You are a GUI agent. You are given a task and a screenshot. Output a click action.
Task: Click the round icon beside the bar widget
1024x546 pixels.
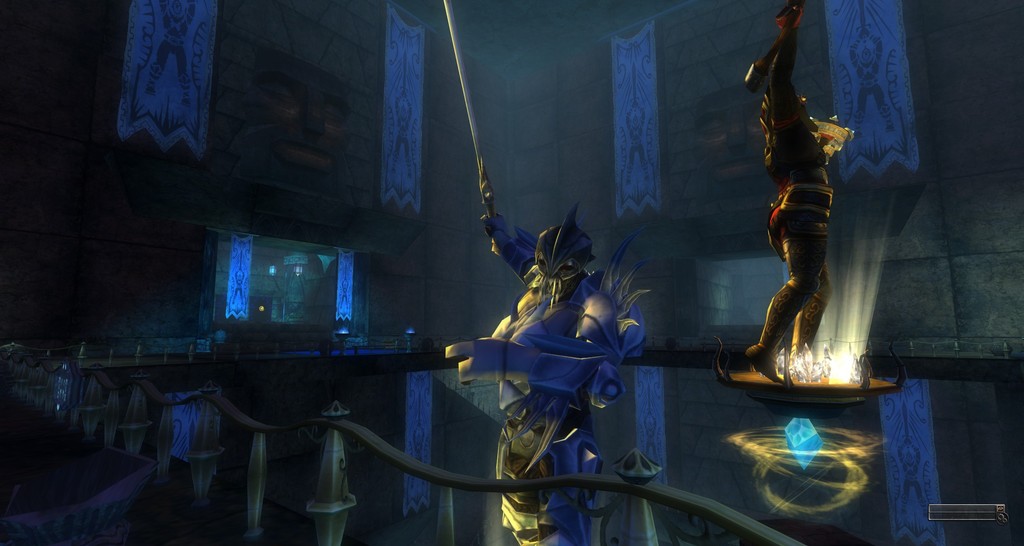[1002, 518]
